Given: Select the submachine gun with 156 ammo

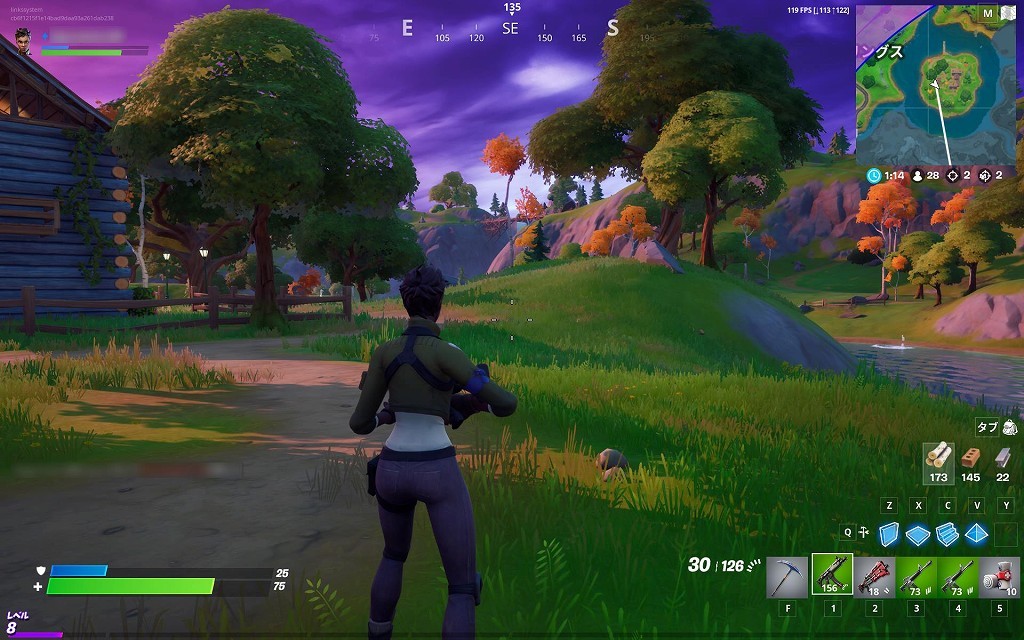Looking at the screenshot, I should [x=831, y=575].
